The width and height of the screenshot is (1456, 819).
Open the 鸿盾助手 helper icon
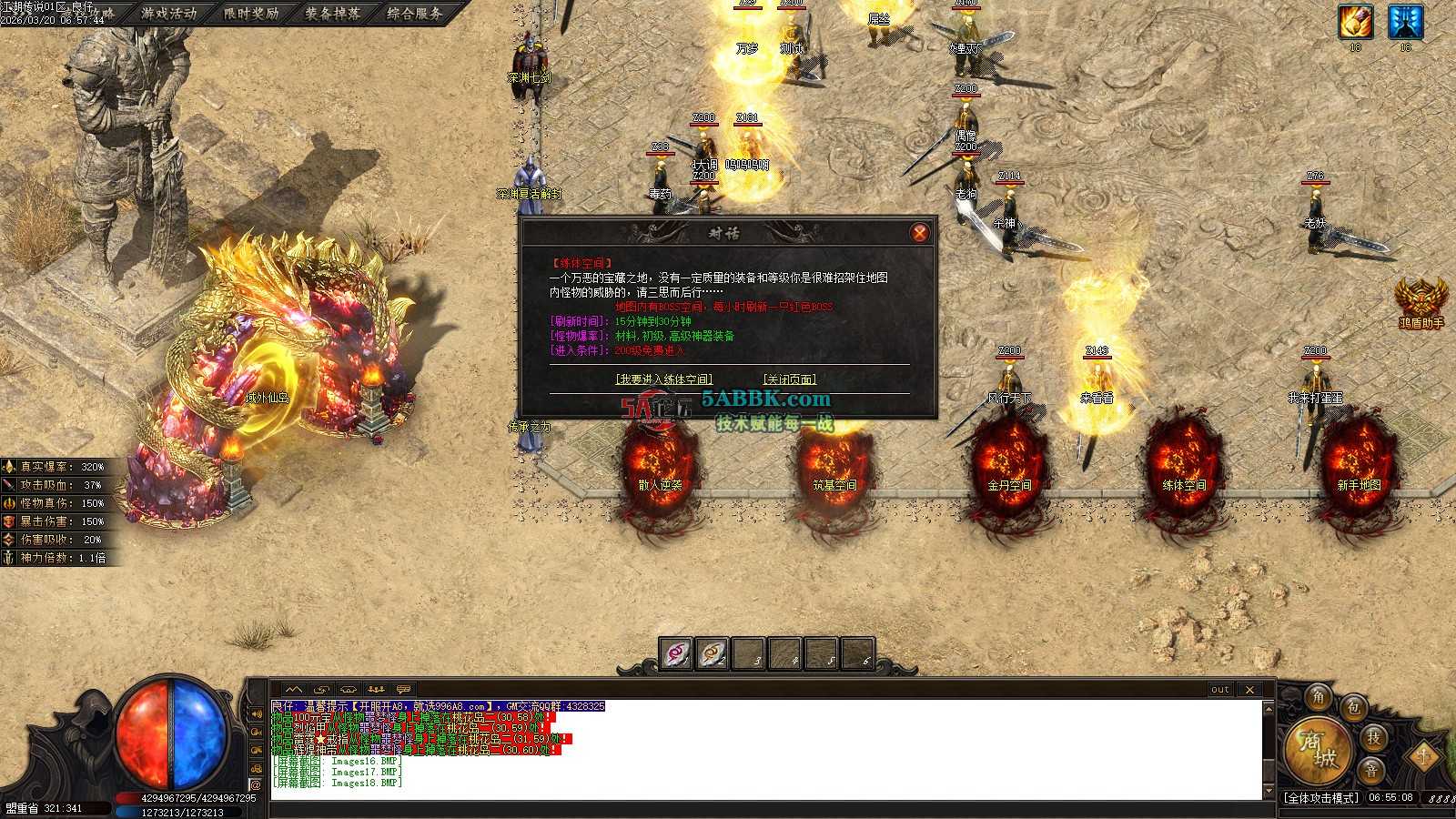coord(1421,300)
